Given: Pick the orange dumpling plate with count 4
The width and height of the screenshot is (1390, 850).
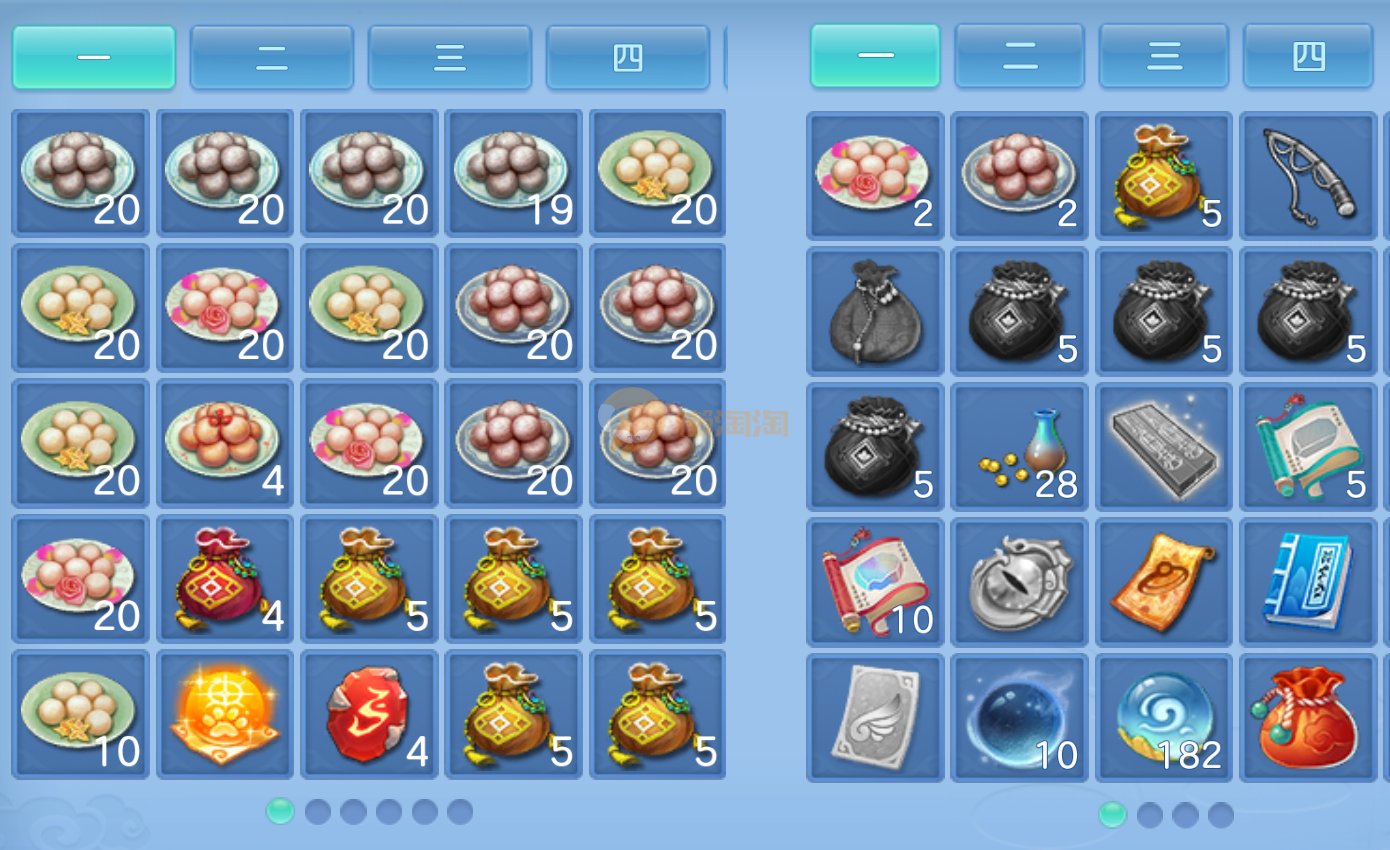Looking at the screenshot, I should click(225, 443).
